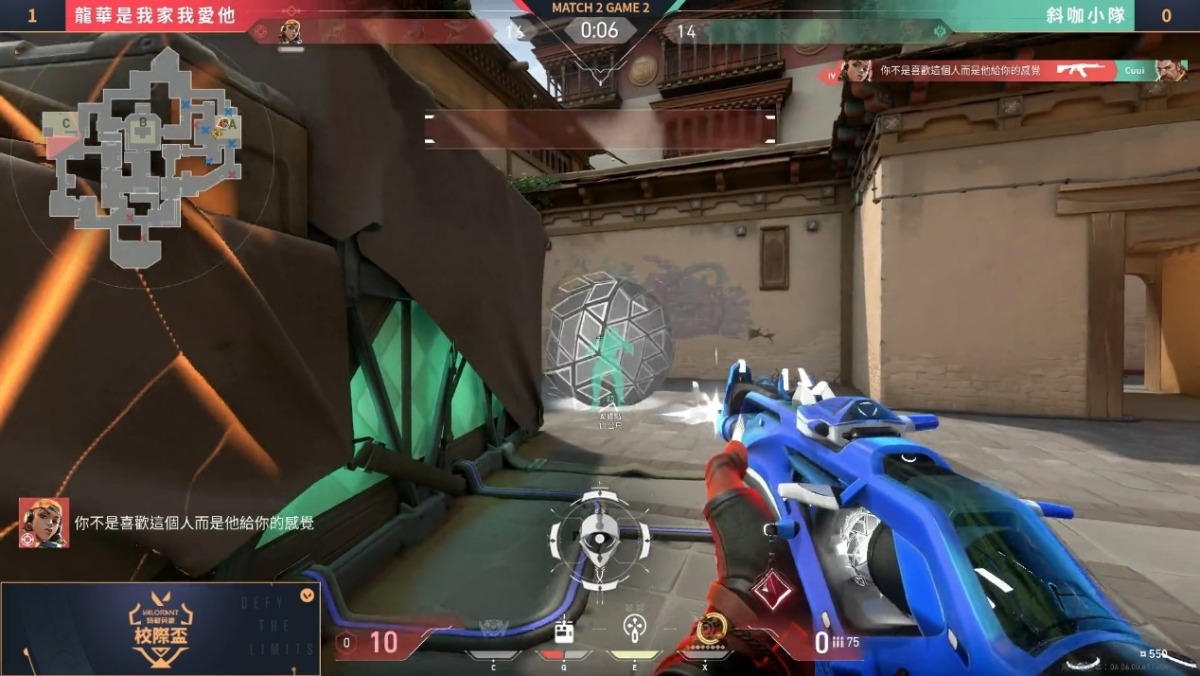This screenshot has width=1200, height=676.
Task: Click the Valorant campus cup tournament logo
Action: pos(160,630)
